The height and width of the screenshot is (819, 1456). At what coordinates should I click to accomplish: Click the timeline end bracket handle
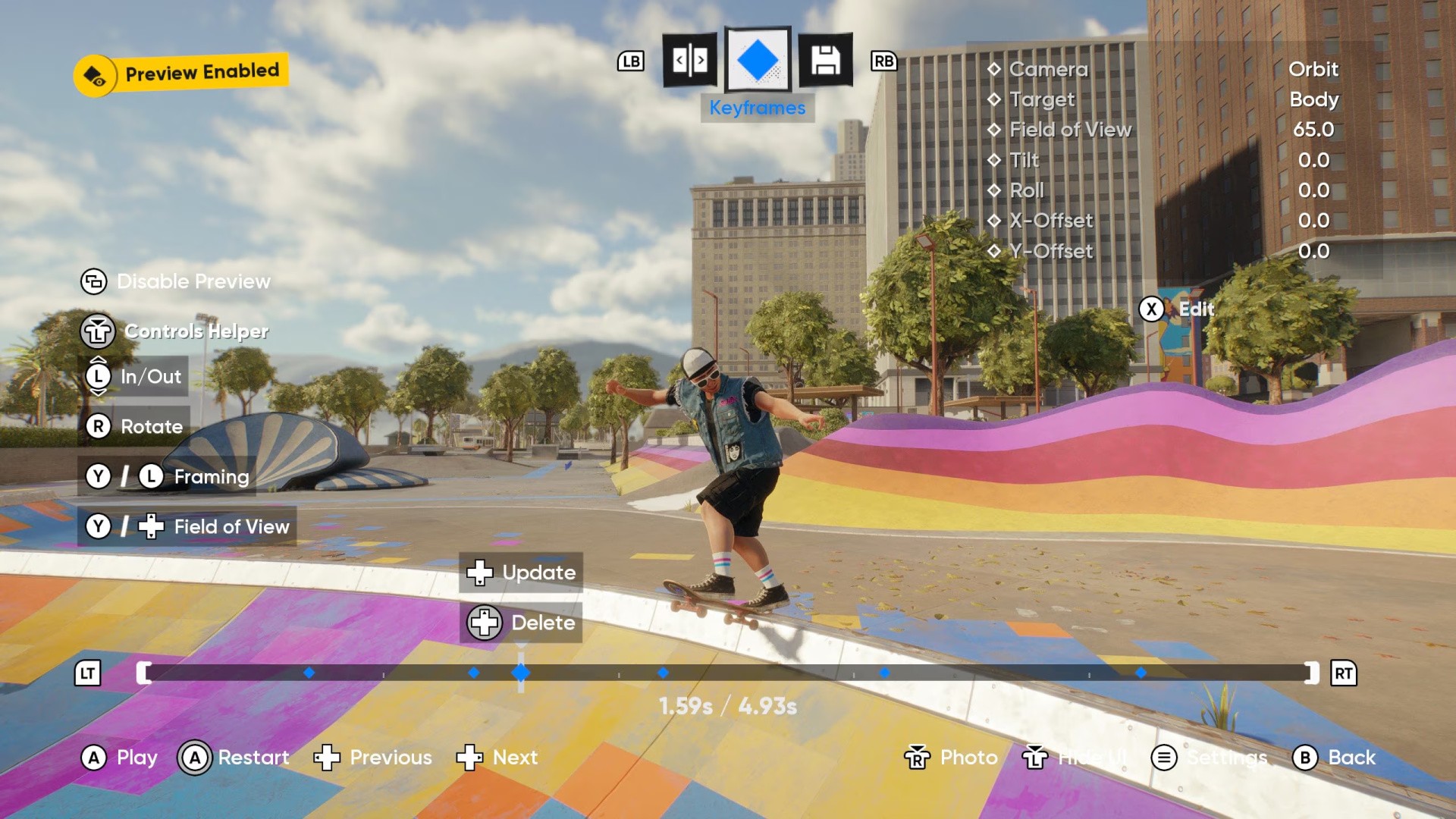[1311, 673]
